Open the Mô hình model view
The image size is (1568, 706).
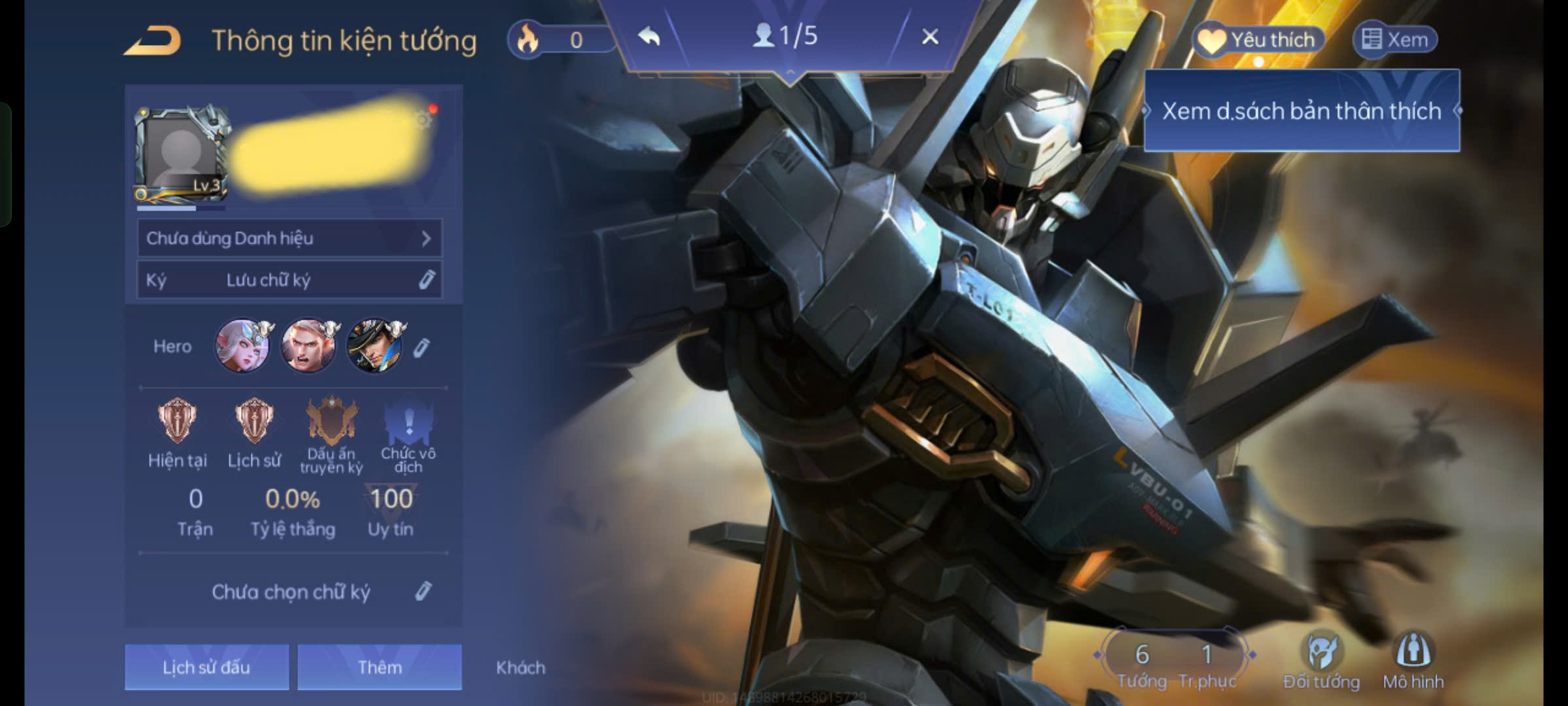pyautogui.click(x=1413, y=662)
